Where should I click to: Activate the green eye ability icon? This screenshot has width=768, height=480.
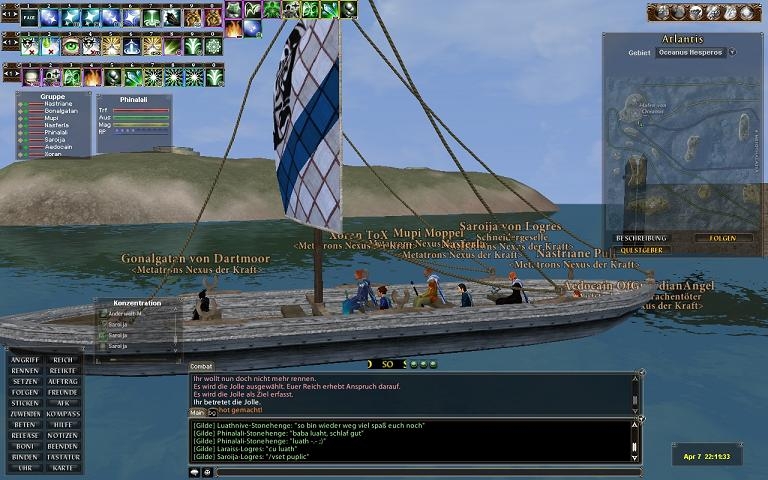70,46
